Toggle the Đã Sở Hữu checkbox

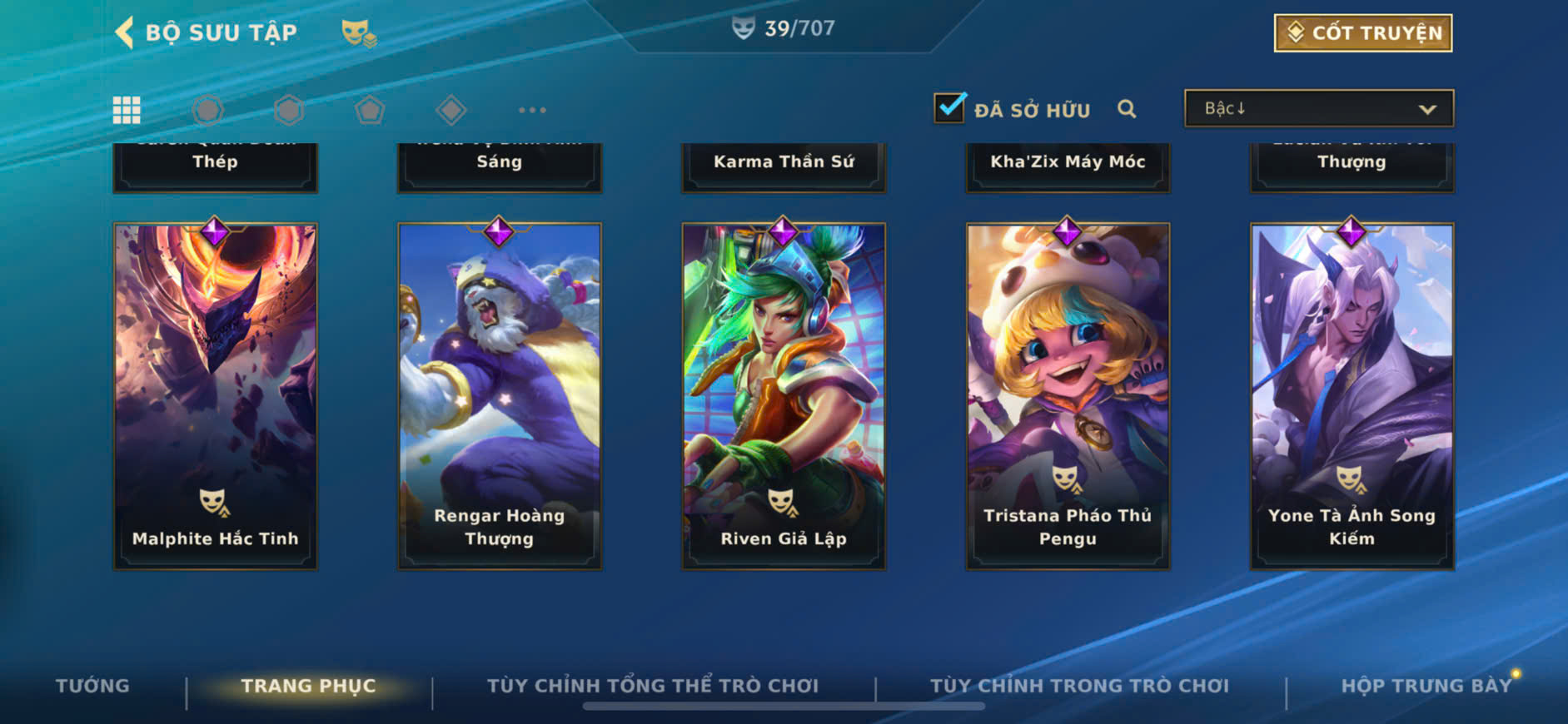pos(949,108)
